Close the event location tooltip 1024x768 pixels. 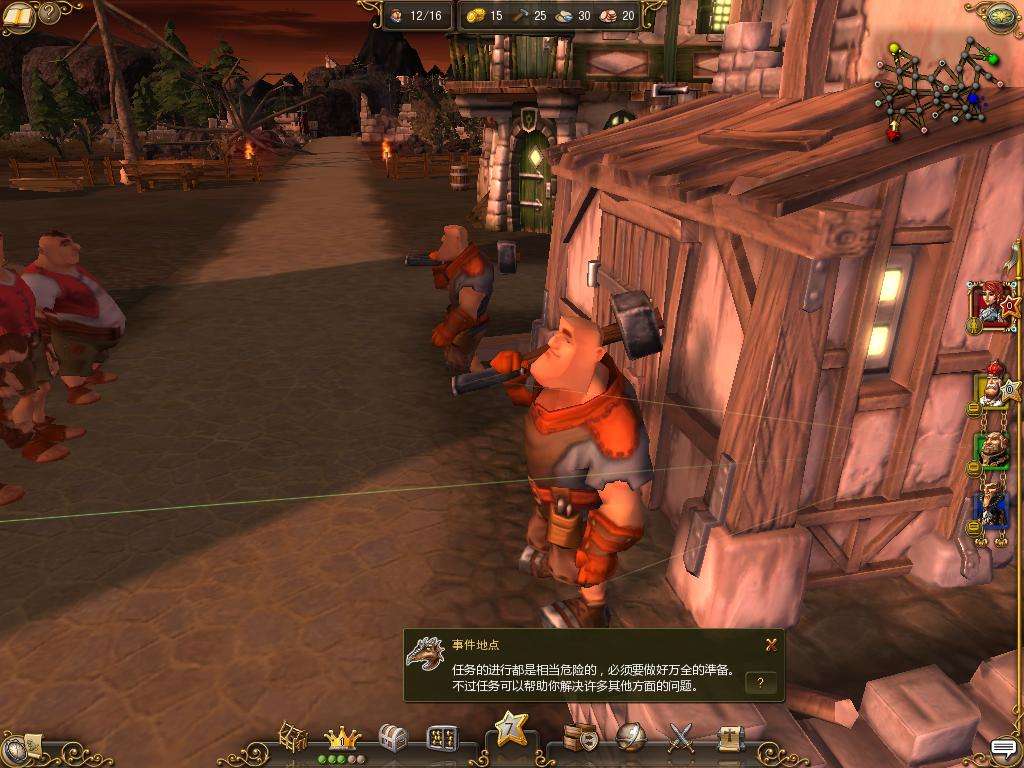click(771, 645)
